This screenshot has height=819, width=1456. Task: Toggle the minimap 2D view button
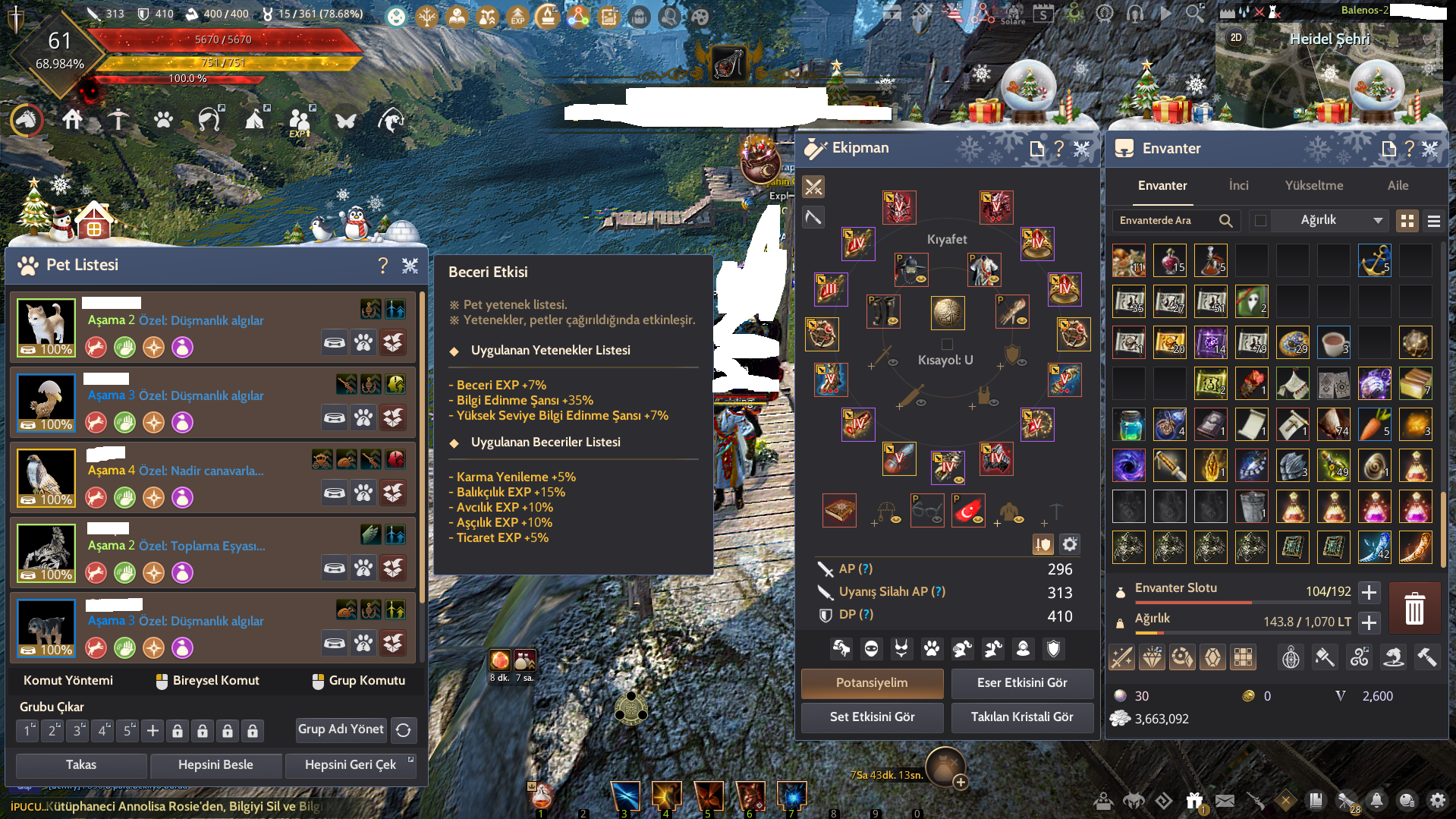1236,37
